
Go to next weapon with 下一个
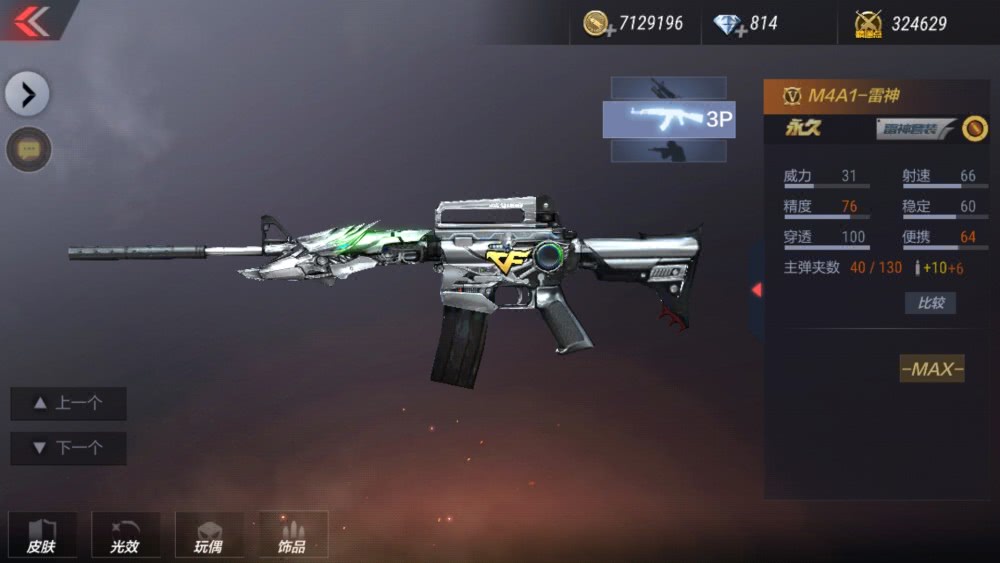click(68, 448)
